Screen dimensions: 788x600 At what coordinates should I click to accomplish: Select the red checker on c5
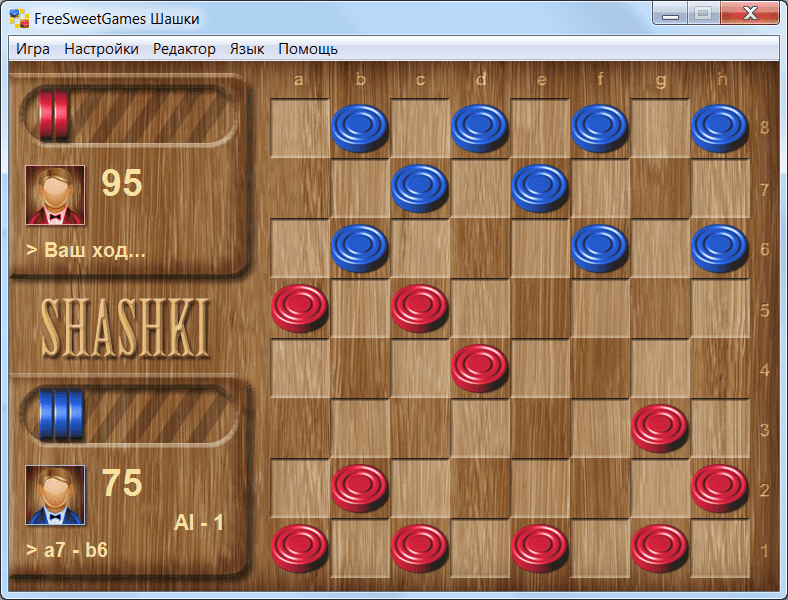(x=420, y=307)
